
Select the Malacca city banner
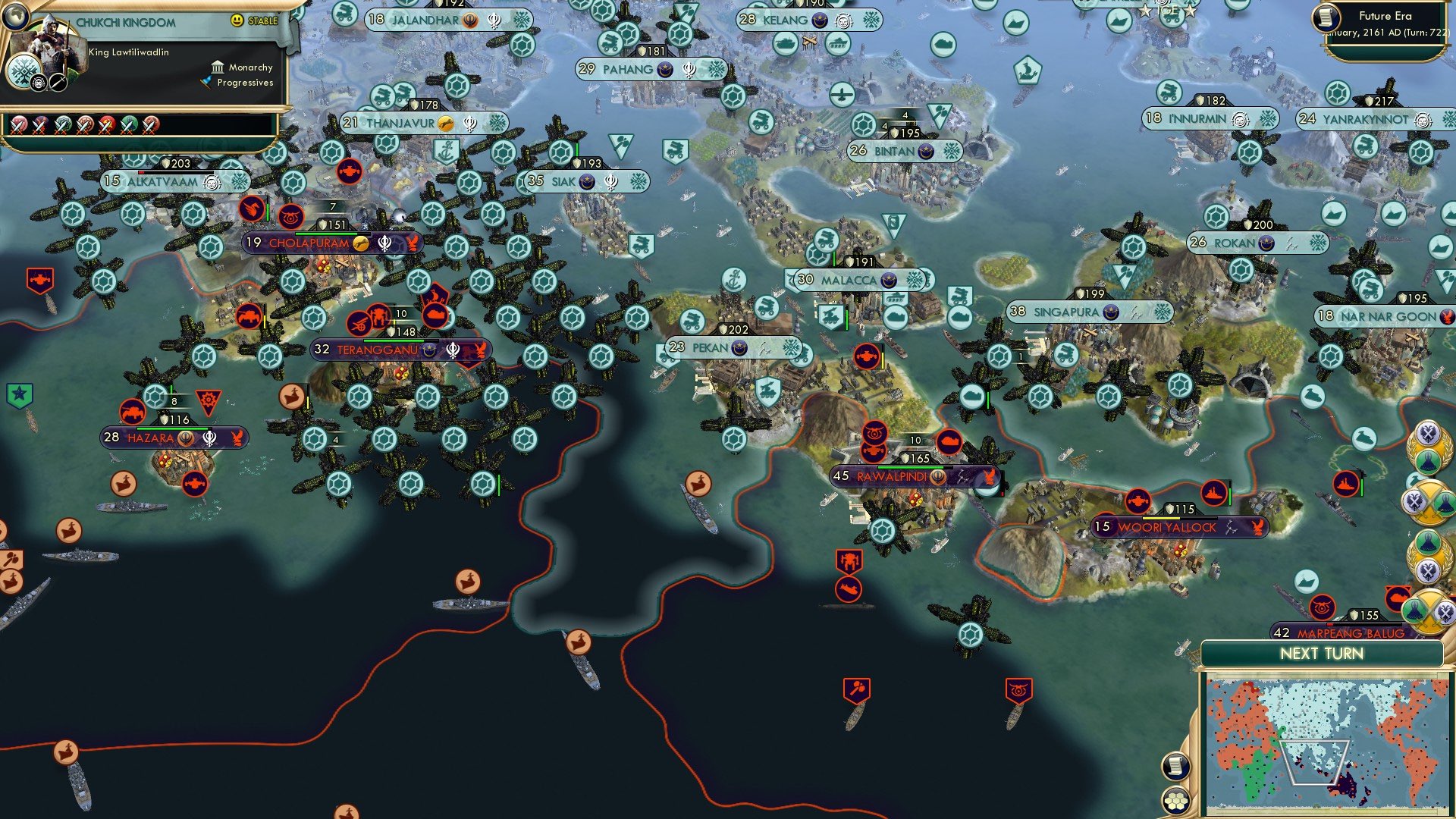pyautogui.click(x=847, y=279)
